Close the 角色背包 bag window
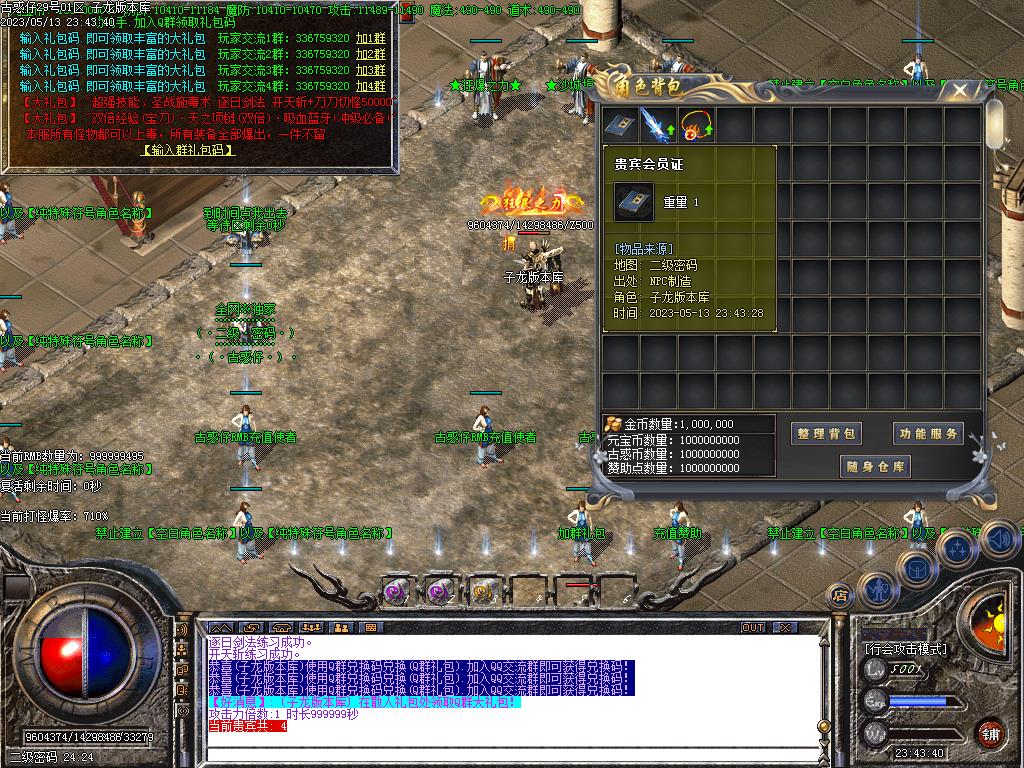 click(x=960, y=91)
